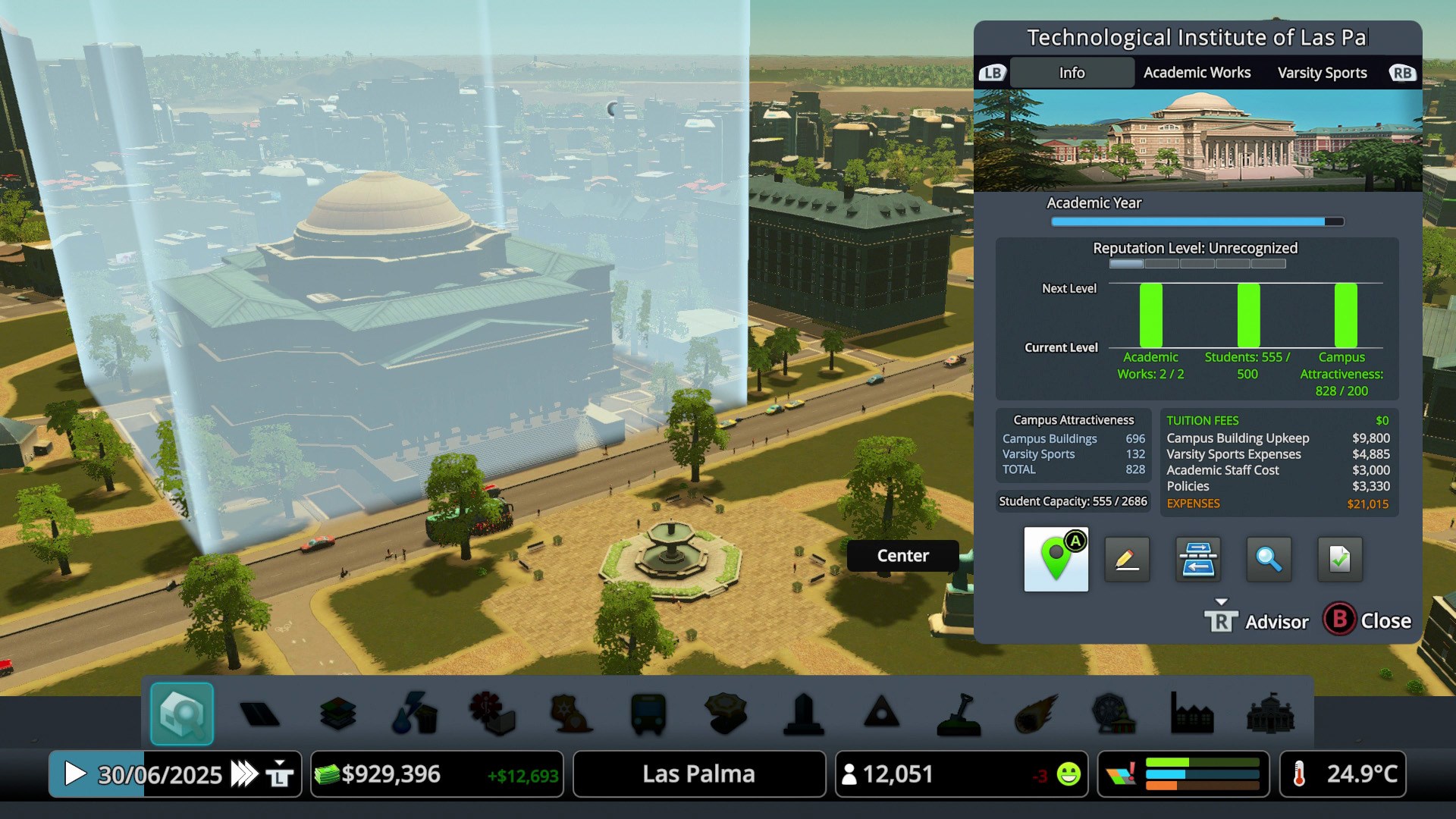Open the document checkmark policies button
The height and width of the screenshot is (819, 1456).
pos(1340,560)
